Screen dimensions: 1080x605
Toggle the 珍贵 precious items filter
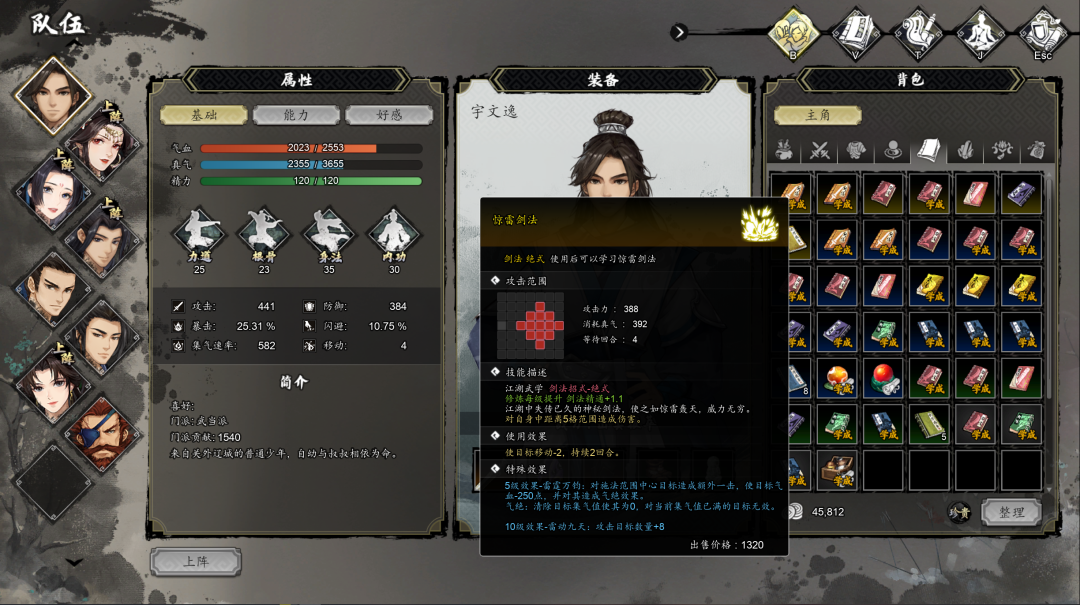click(x=960, y=512)
